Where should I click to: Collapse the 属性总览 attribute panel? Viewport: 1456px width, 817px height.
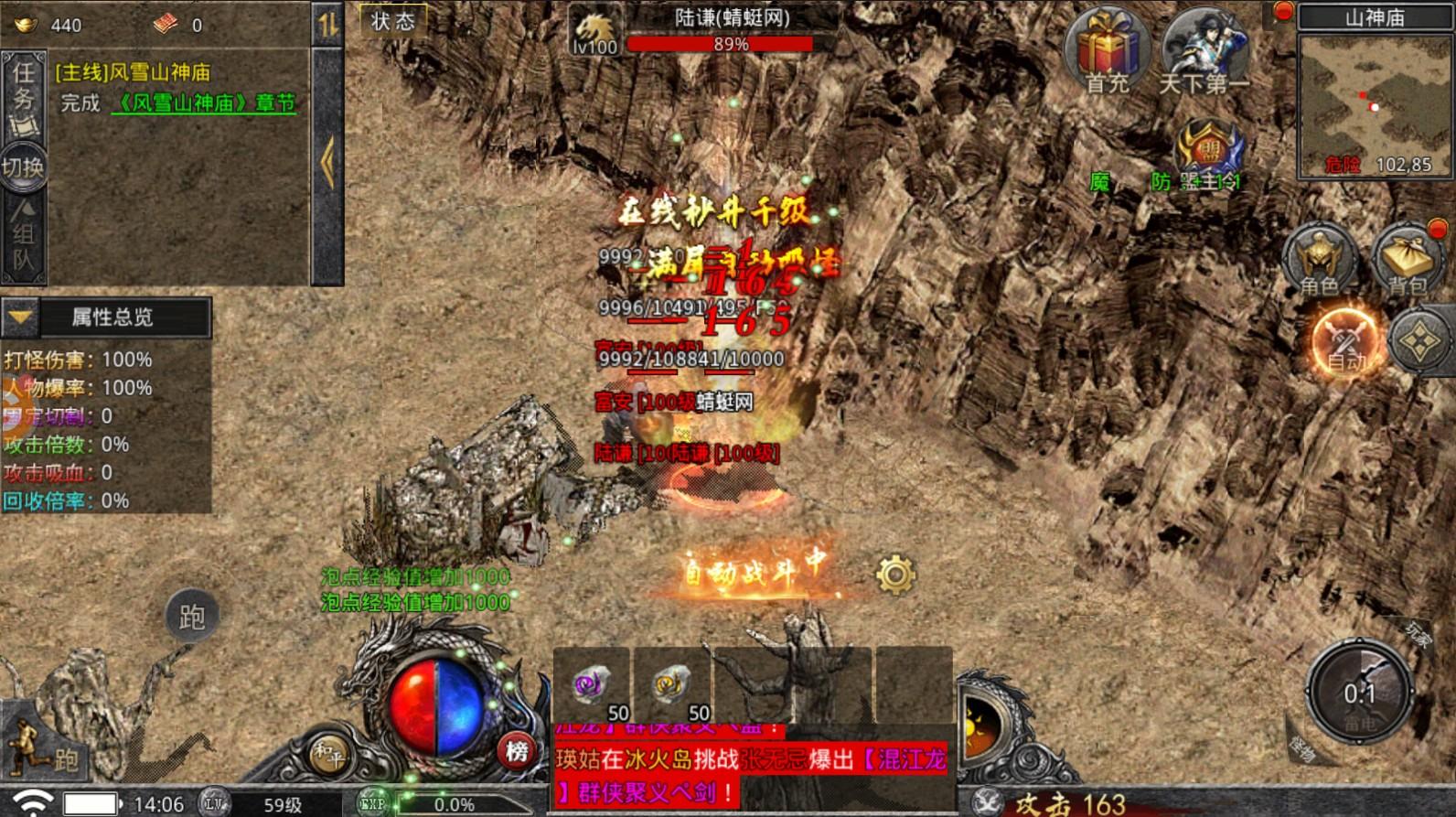pyautogui.click(x=21, y=317)
